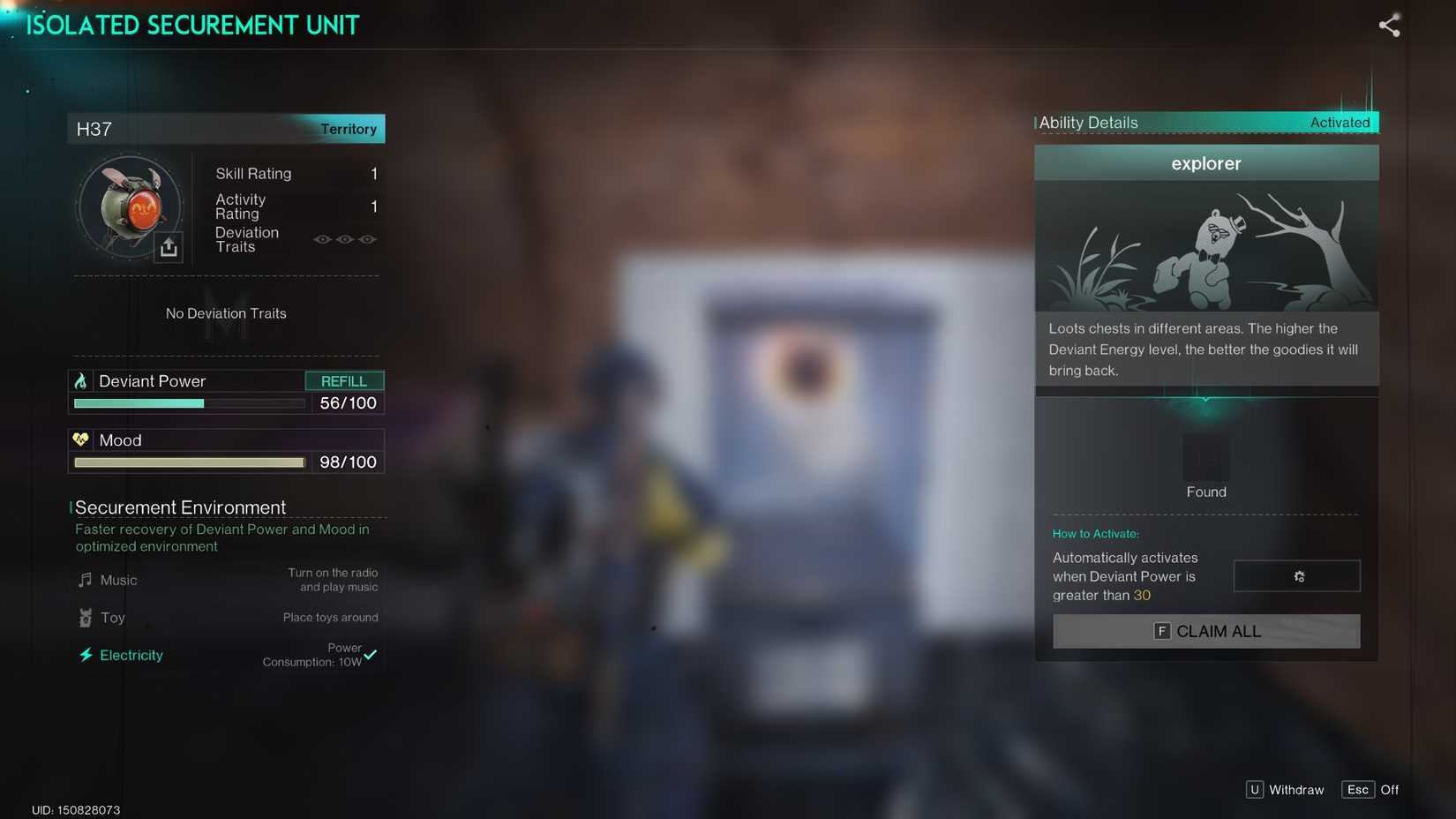Switch to the Territory tab
The image size is (1456, 819).
(349, 129)
